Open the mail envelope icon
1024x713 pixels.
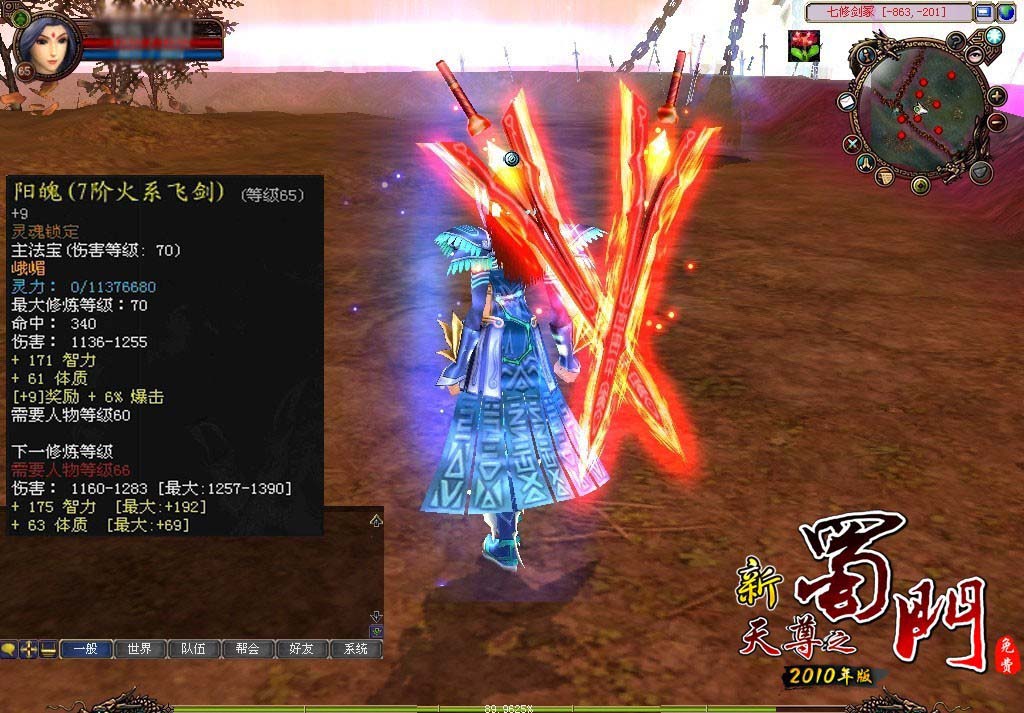845,102
